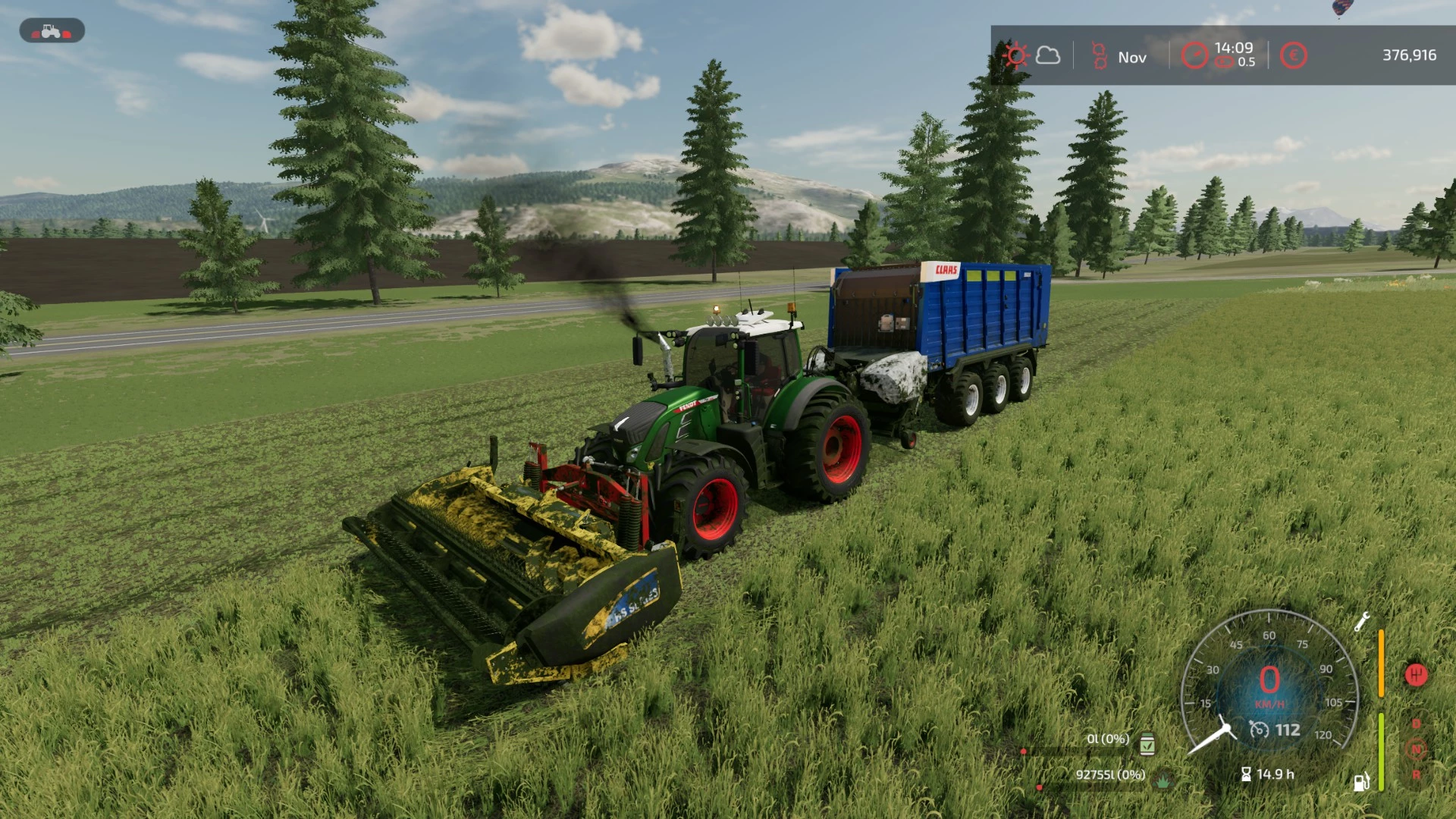This screenshot has width=1456, height=819.
Task: Click the green fuel level bar
Action: point(1381,751)
